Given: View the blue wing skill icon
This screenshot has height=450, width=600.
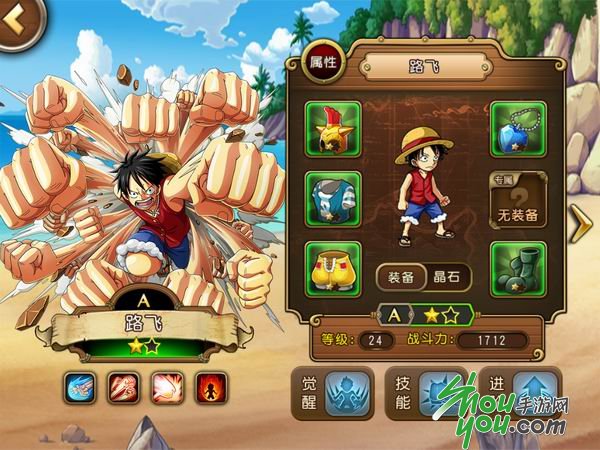Looking at the screenshot, I should pyautogui.click(x=80, y=386).
